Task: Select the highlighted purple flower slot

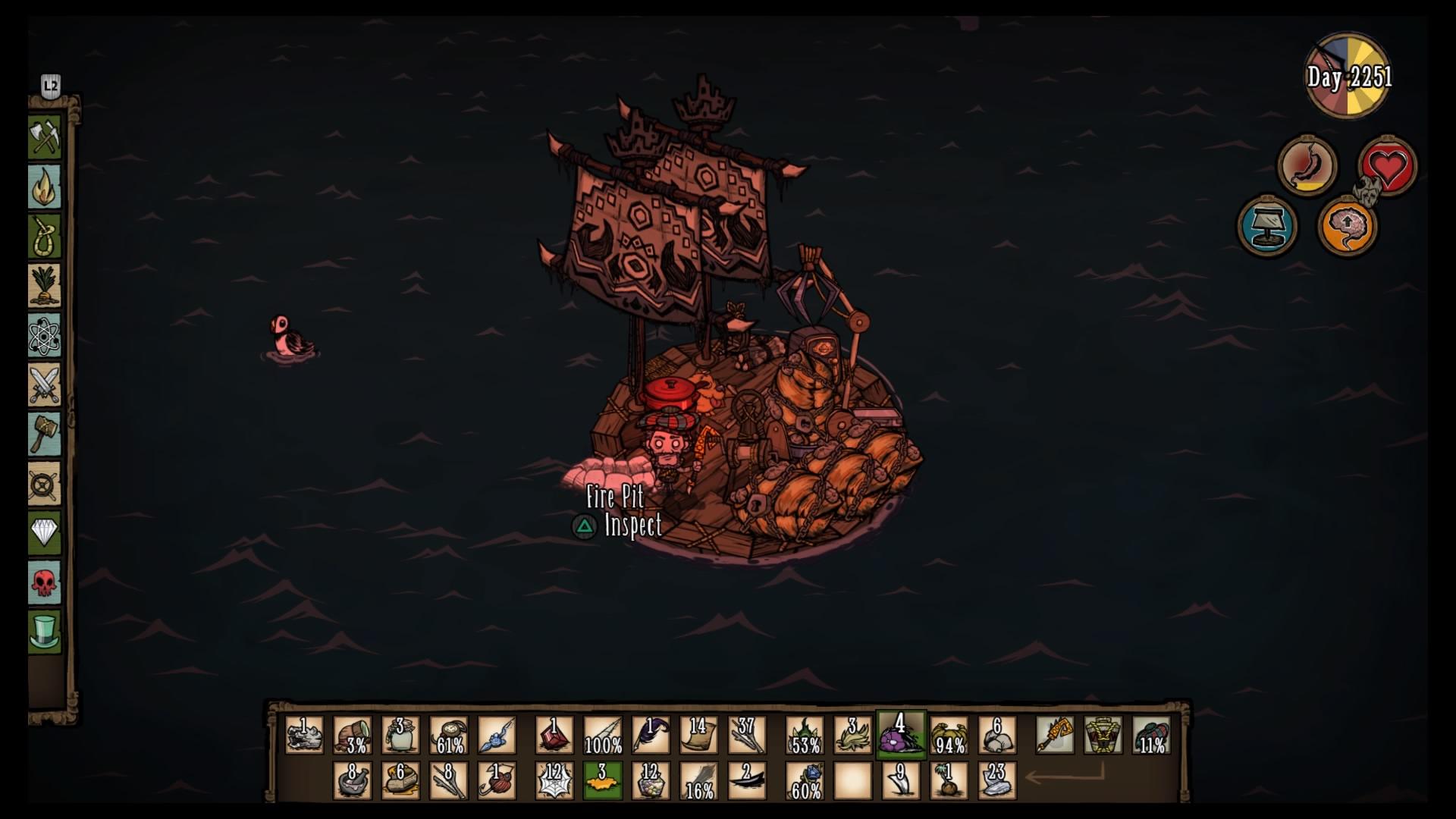Action: coord(901,735)
